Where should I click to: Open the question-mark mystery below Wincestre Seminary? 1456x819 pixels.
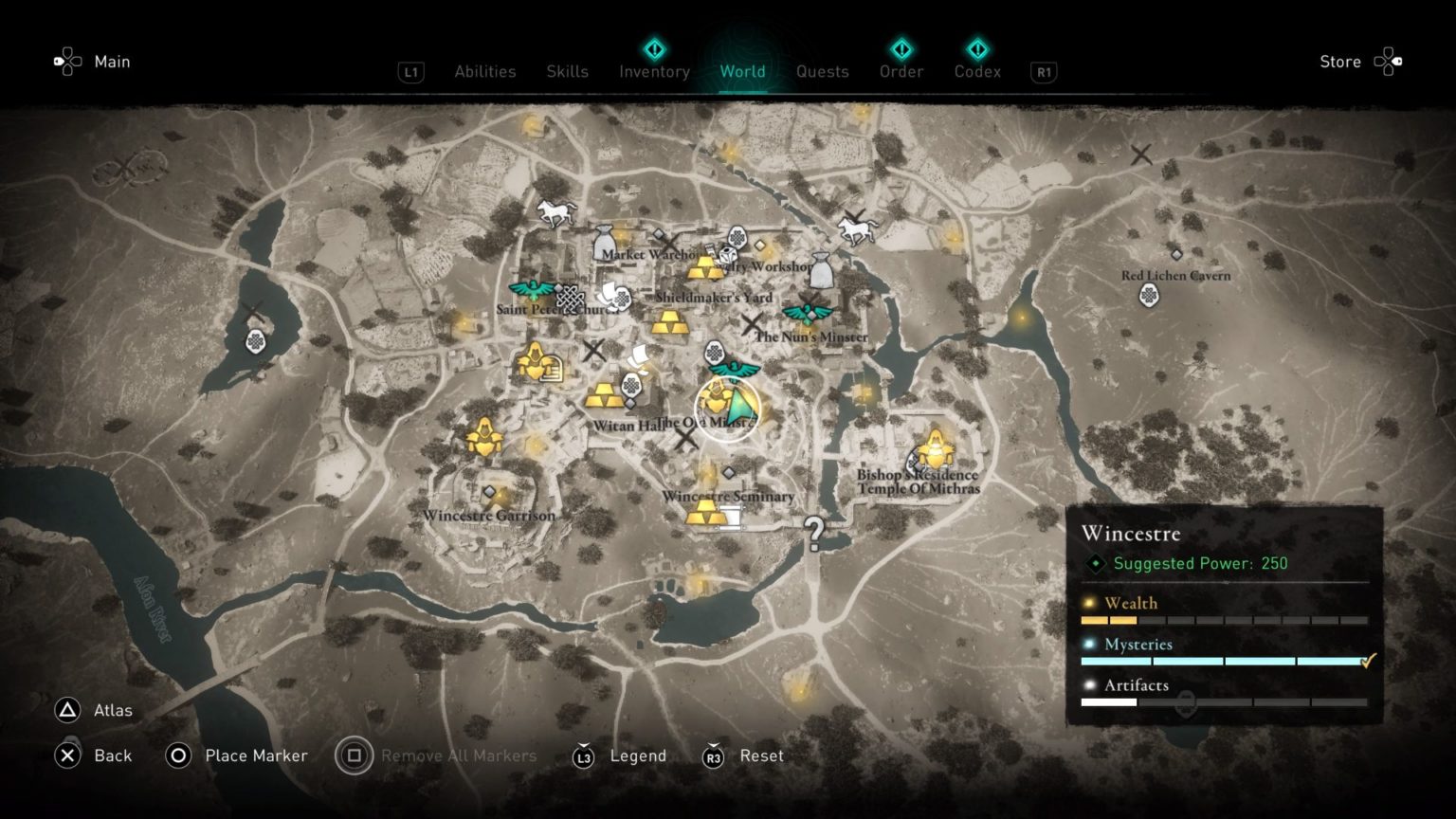813,534
